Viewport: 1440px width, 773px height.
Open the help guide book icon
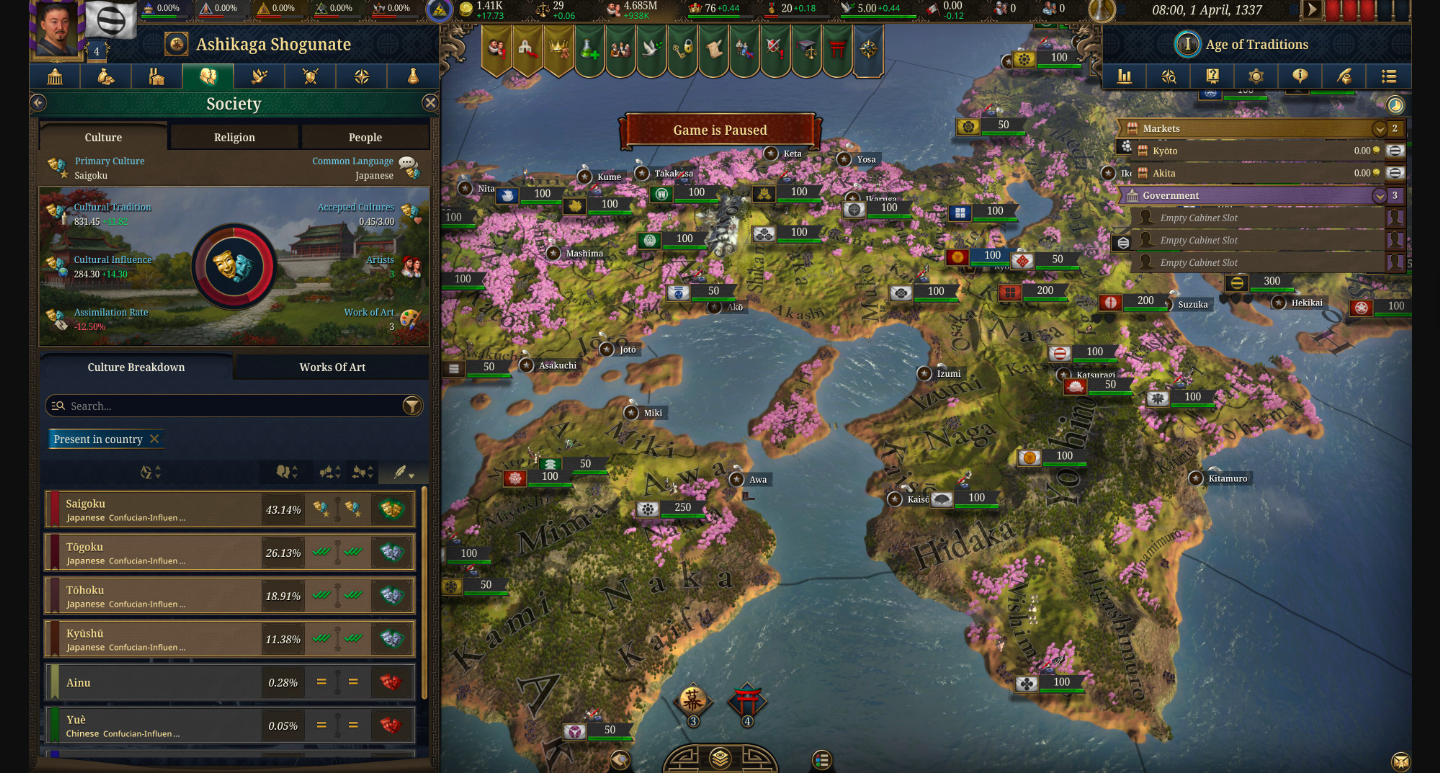pyautogui.click(x=1212, y=76)
